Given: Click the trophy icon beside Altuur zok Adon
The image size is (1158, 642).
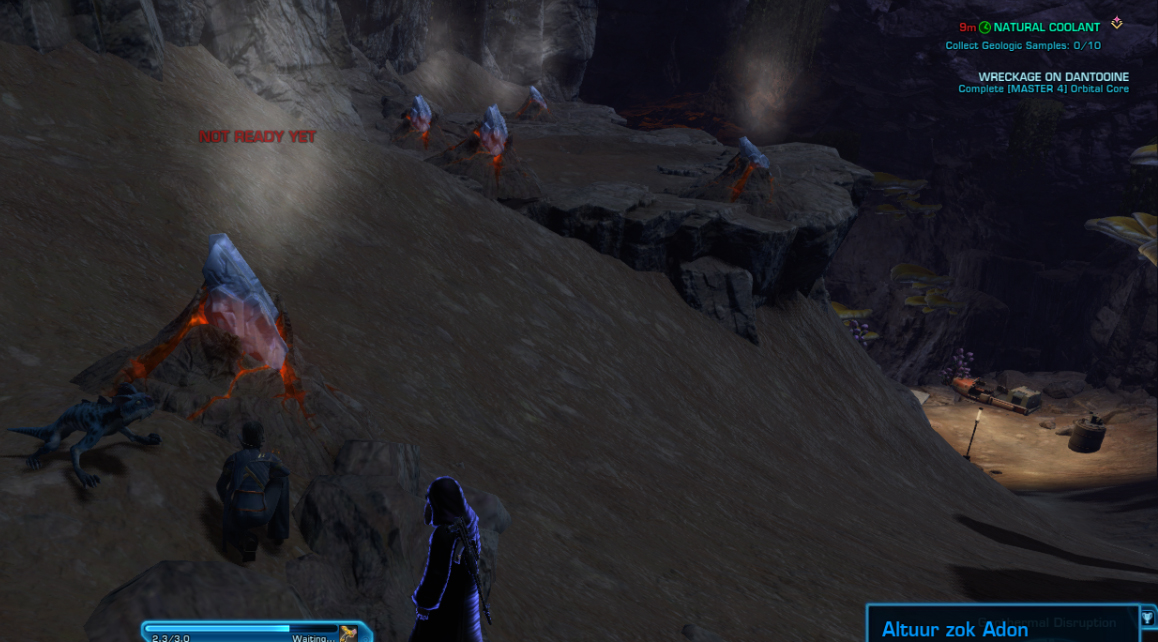Looking at the screenshot, I should pyautogui.click(x=1147, y=619).
